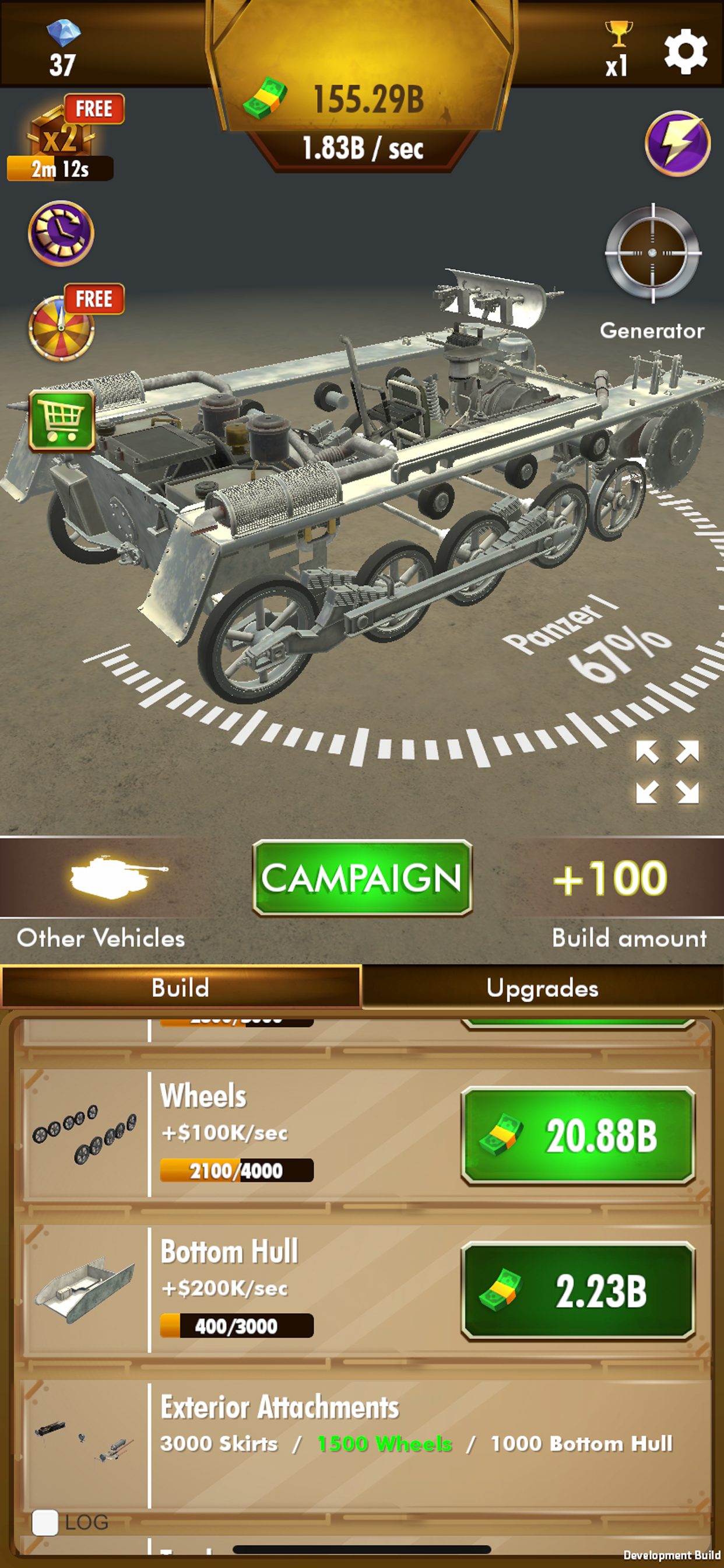Activate the purple lightning bolt boost
The width and height of the screenshot is (724, 1568).
[677, 143]
